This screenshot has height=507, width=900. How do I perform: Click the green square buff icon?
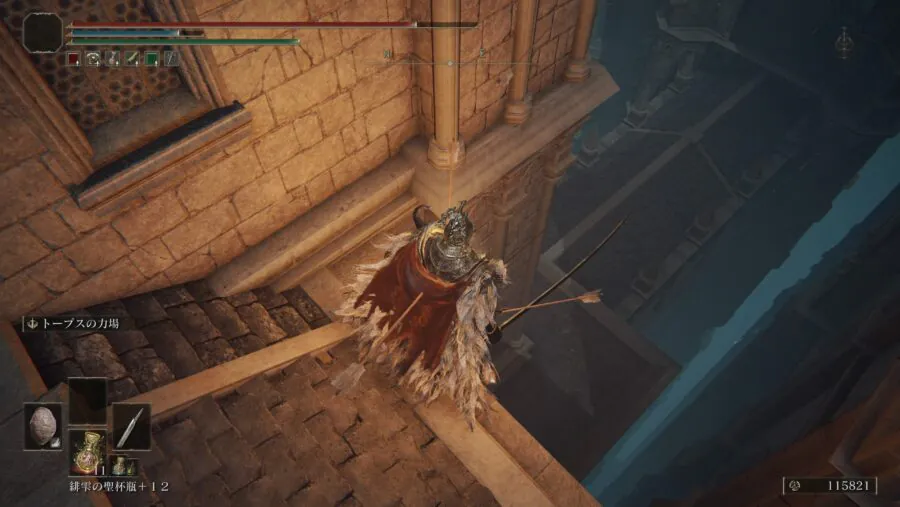click(x=151, y=59)
